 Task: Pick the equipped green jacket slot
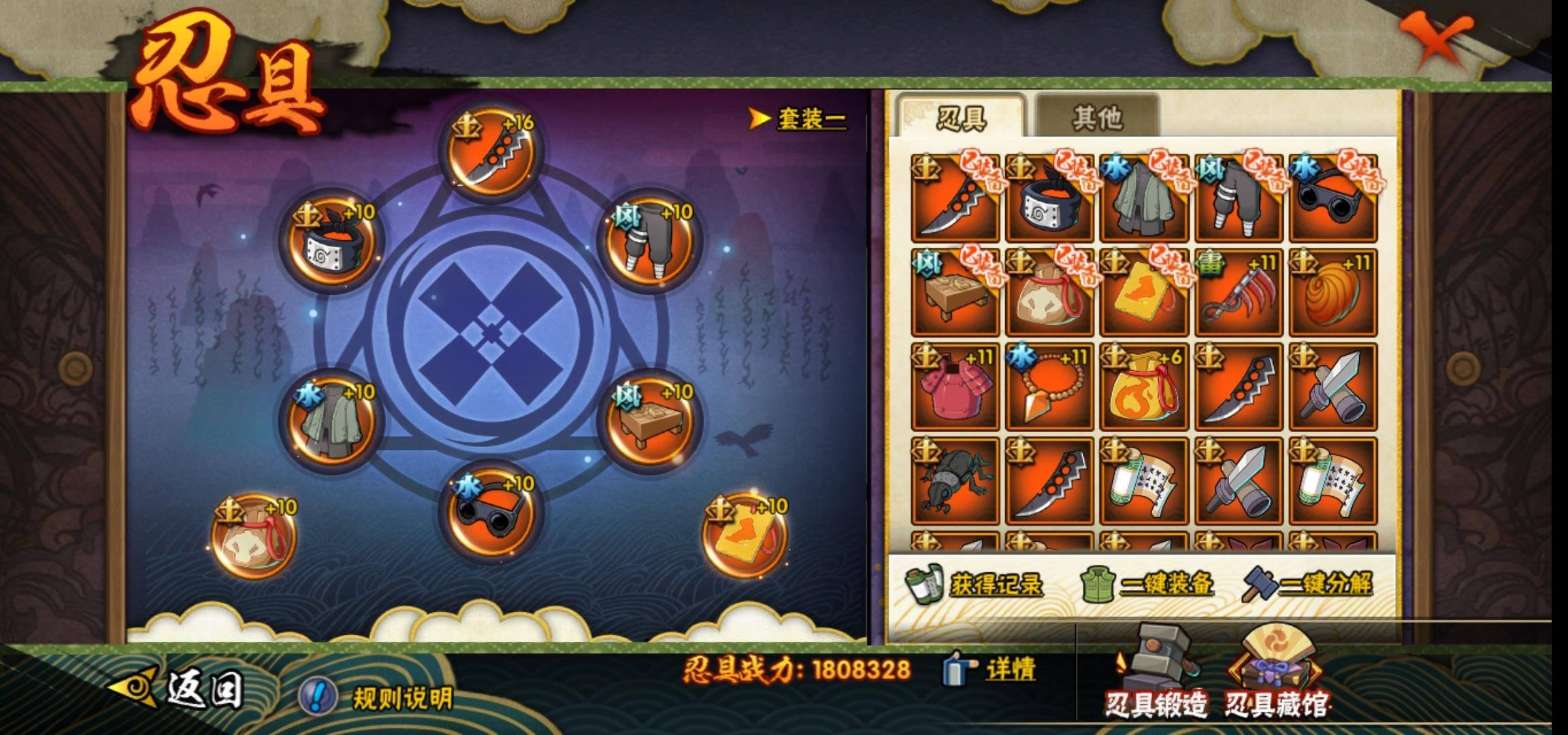[331, 420]
